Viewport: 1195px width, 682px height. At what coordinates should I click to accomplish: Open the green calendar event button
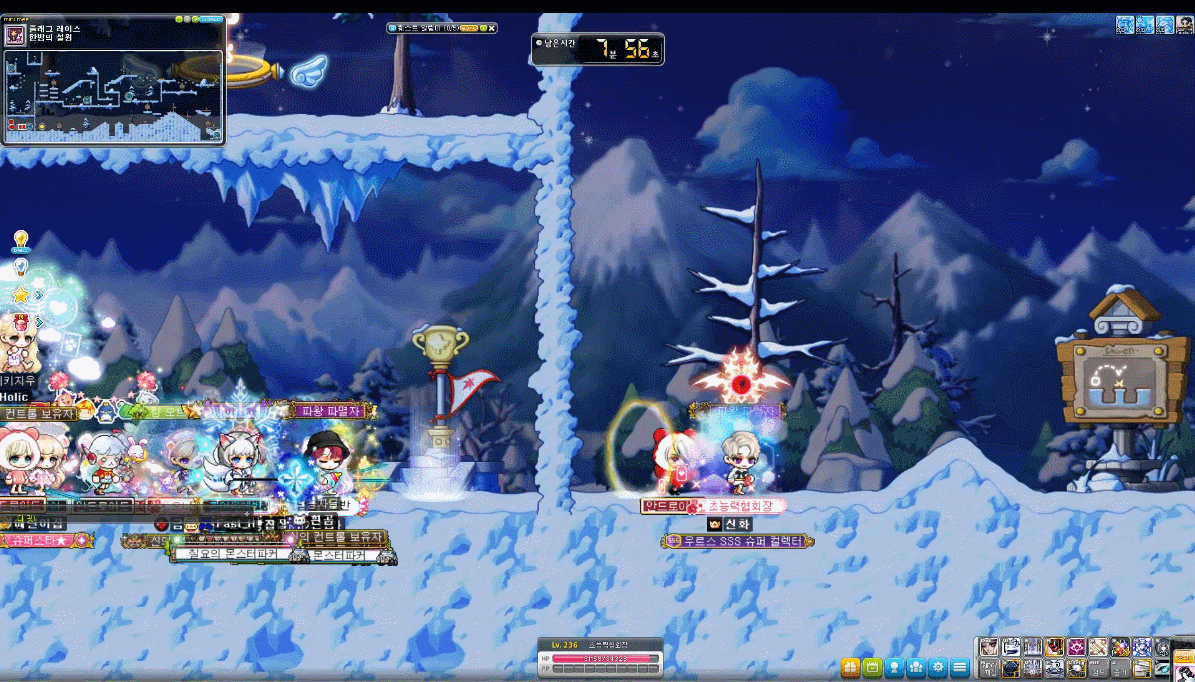[x=872, y=667]
